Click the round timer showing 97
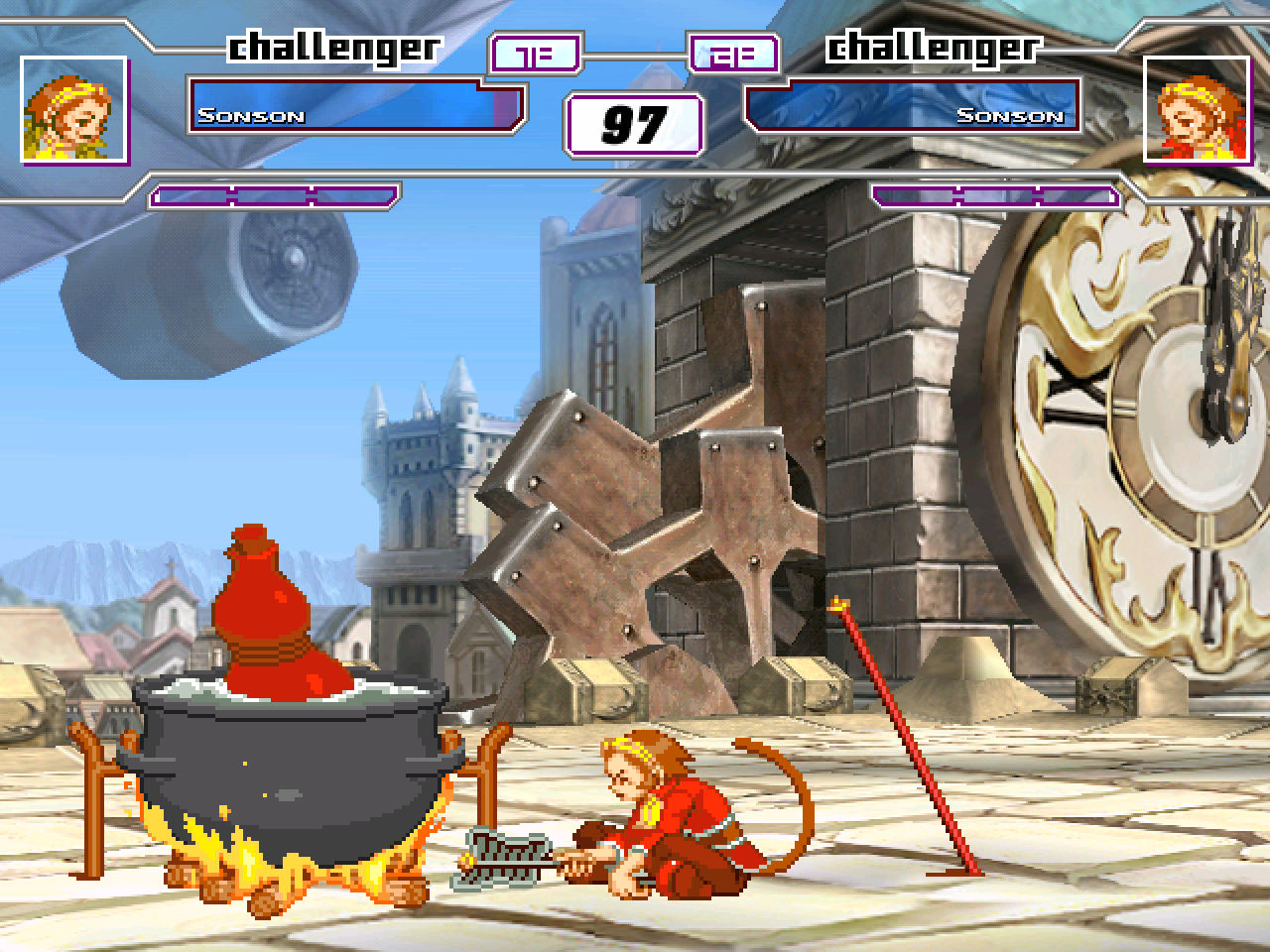 [x=632, y=123]
